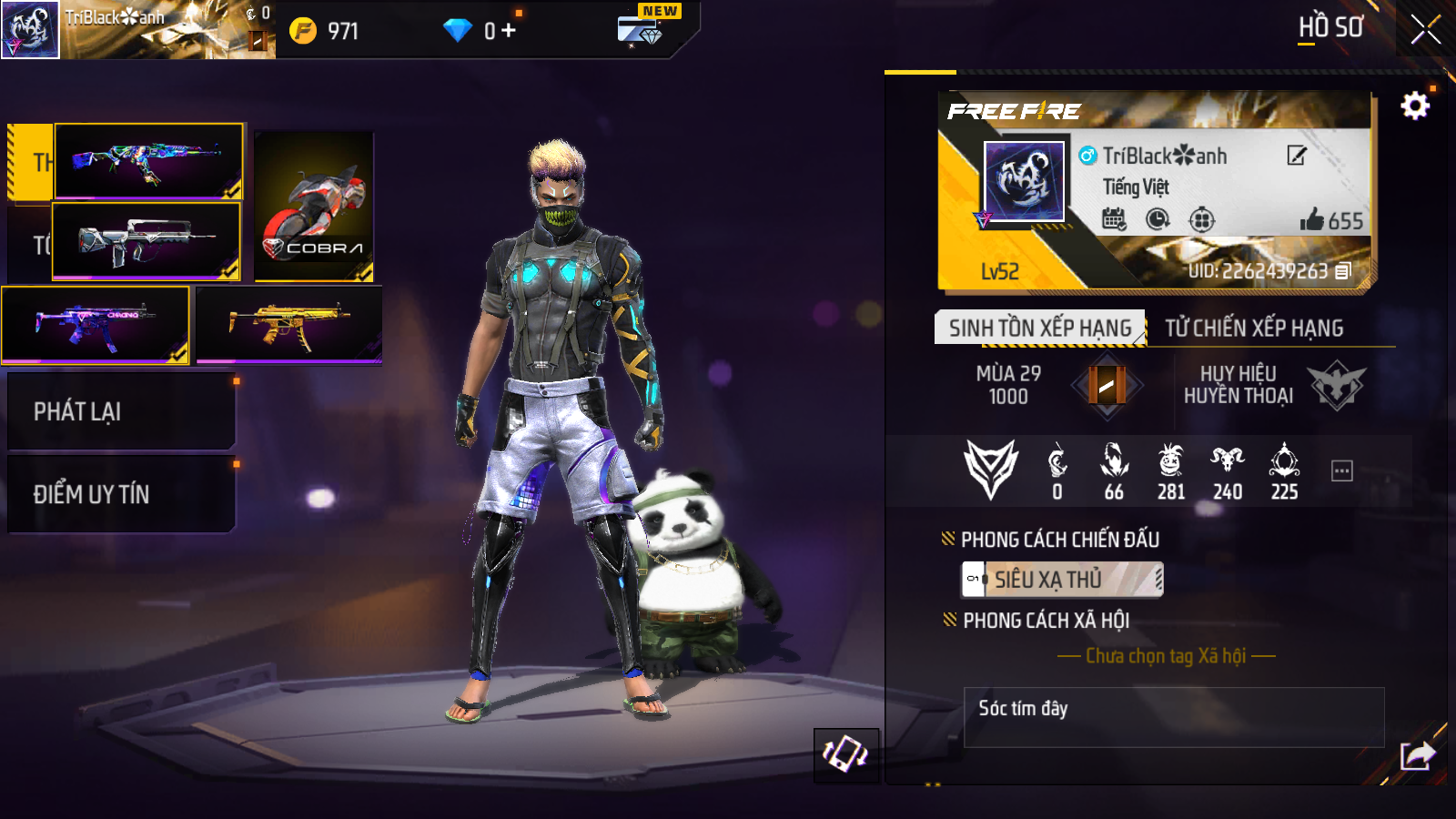Image resolution: width=1456 pixels, height=819 pixels.
Task: Rotate the character with the phone icon
Action: coord(845,754)
